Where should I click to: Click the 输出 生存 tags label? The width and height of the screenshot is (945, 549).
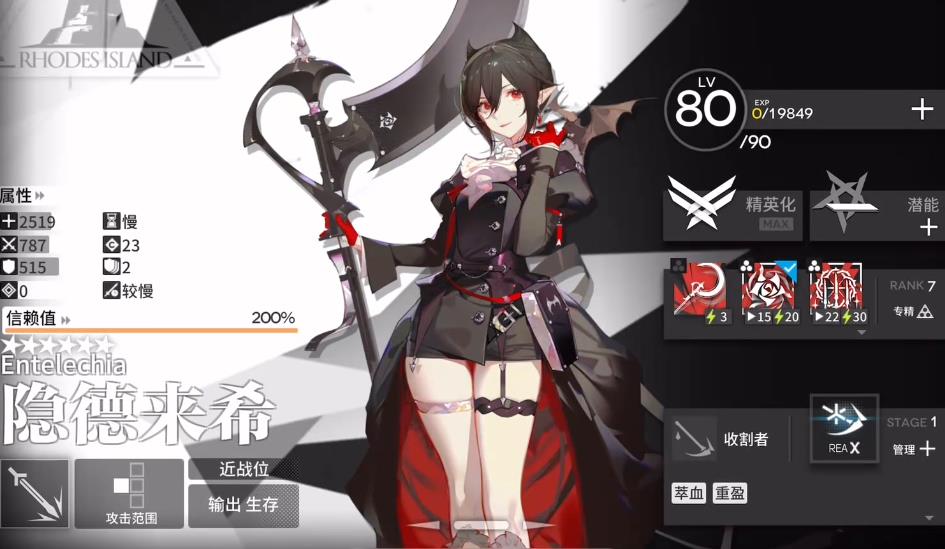pyautogui.click(x=244, y=505)
